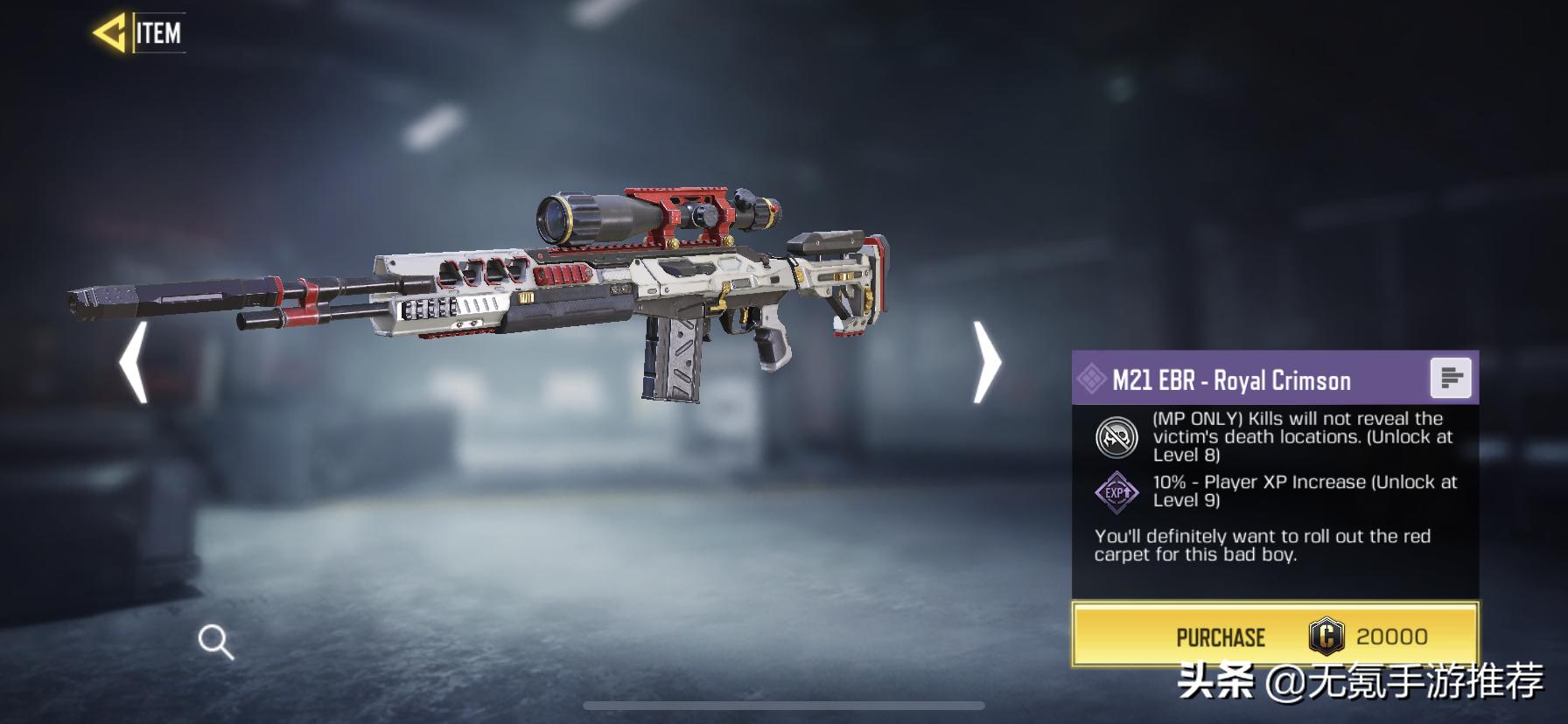Viewport: 1568px width, 724px height.
Task: Go back using the ITEM arrow
Action: pyautogui.click(x=111, y=33)
